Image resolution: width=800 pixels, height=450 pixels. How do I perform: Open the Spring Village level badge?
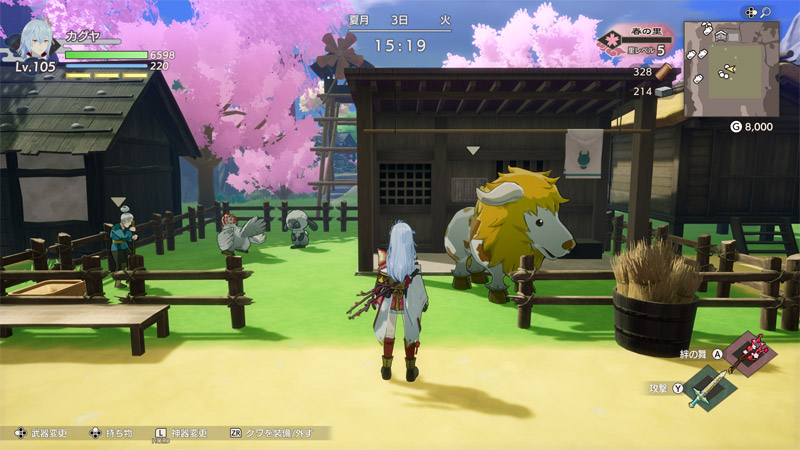point(634,40)
